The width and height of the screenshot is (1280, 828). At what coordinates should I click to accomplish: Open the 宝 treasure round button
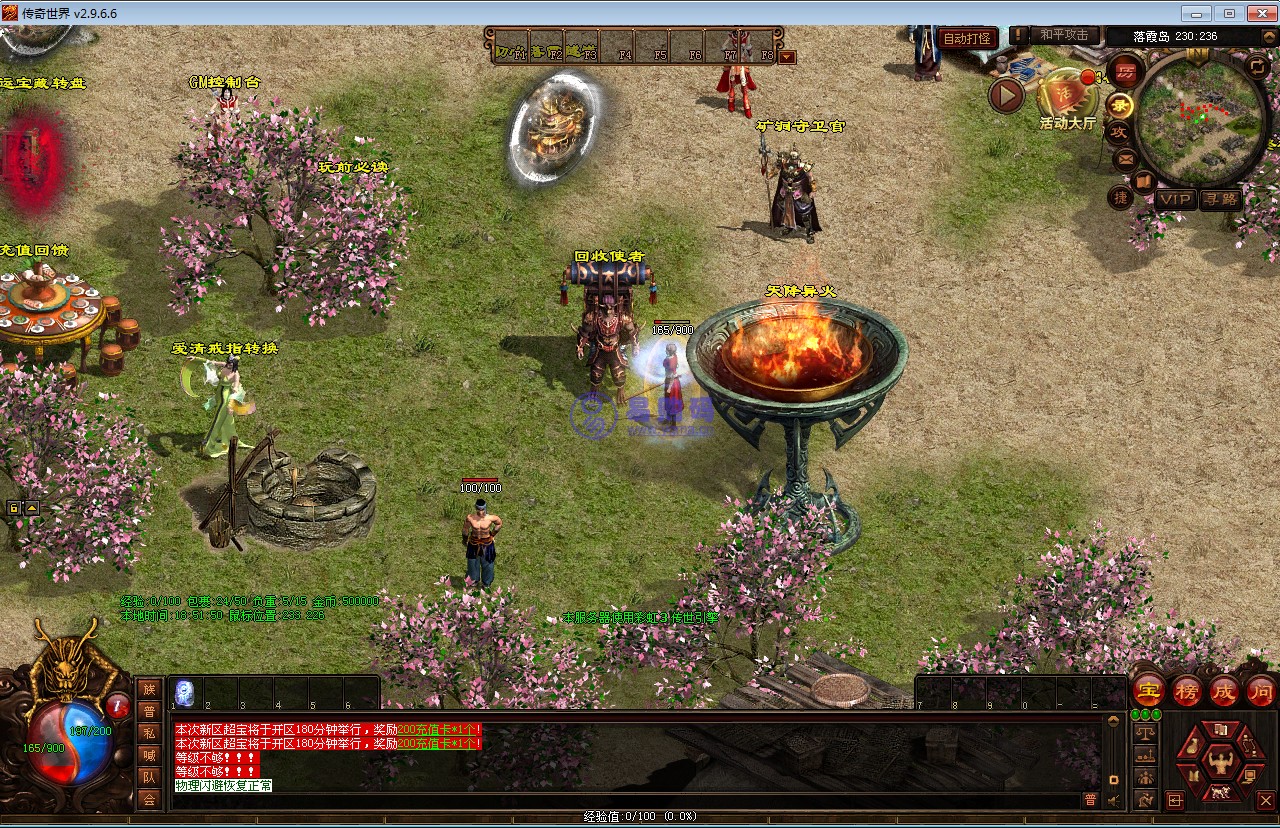click(x=1149, y=690)
